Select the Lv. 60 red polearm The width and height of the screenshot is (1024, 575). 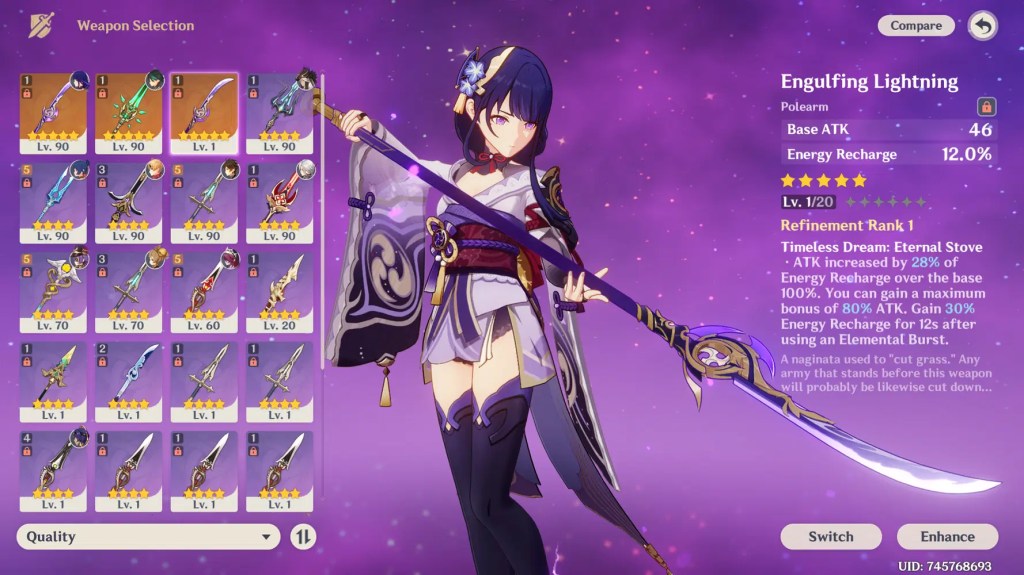coord(204,289)
